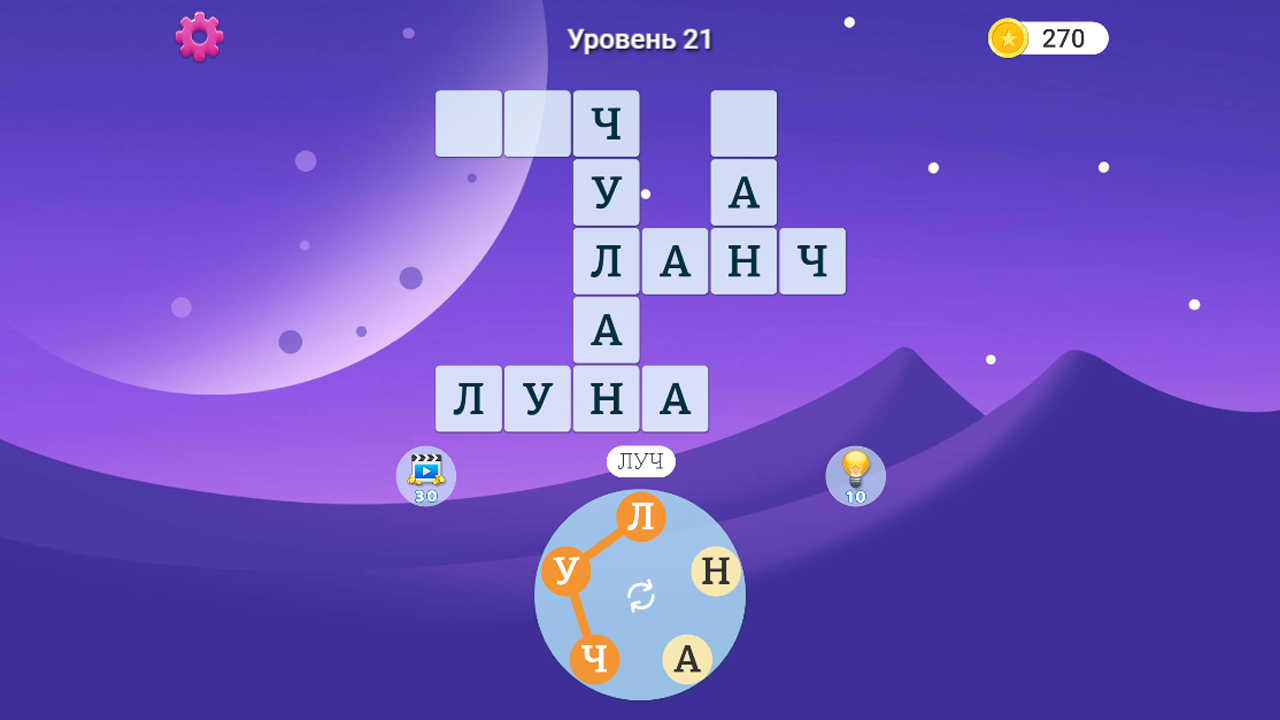Select the letter Ч in the top grid row

click(x=605, y=123)
